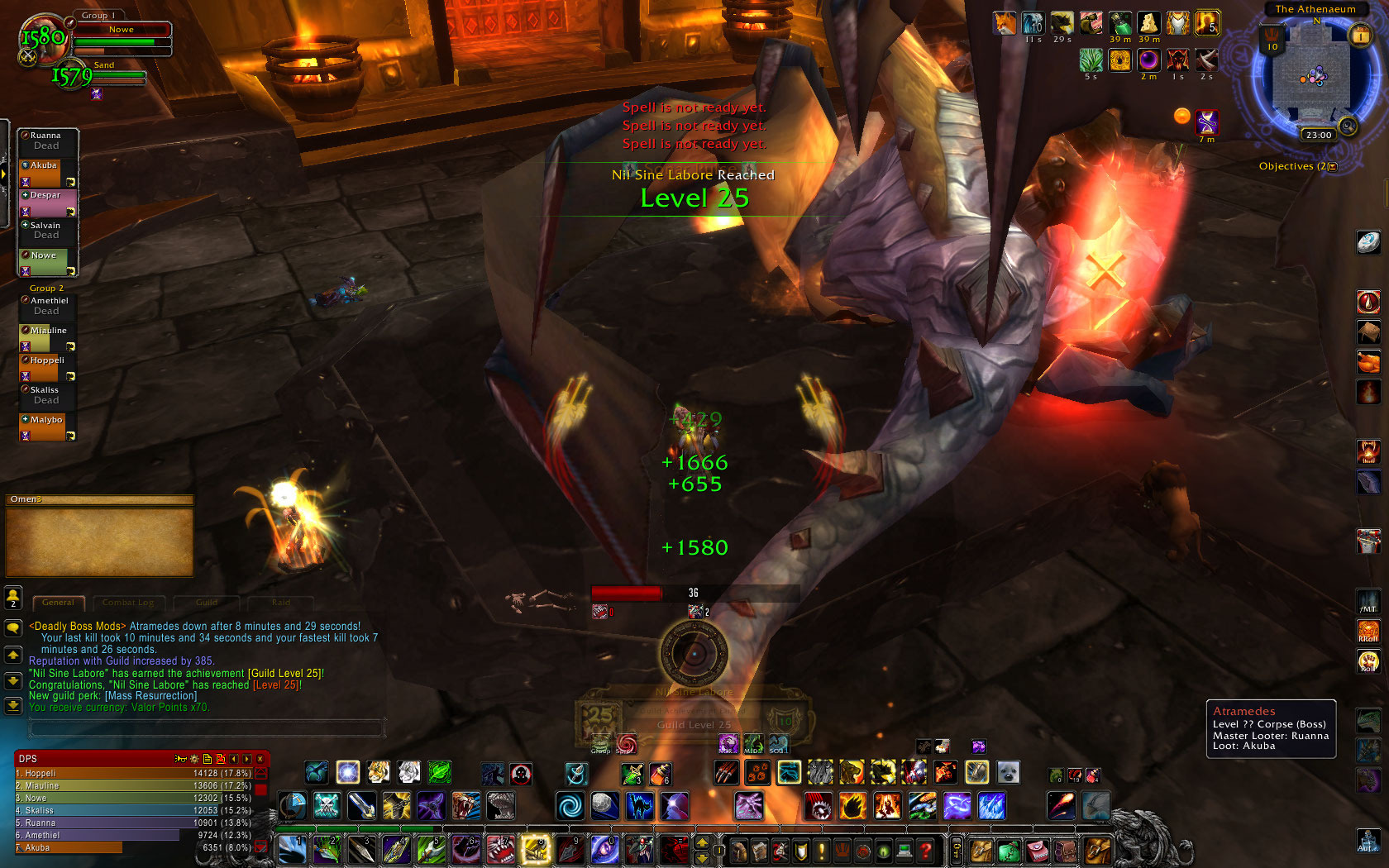The height and width of the screenshot is (868, 1389).
Task: Select Malybo's raid frame in Group 2
Action: 48,427
